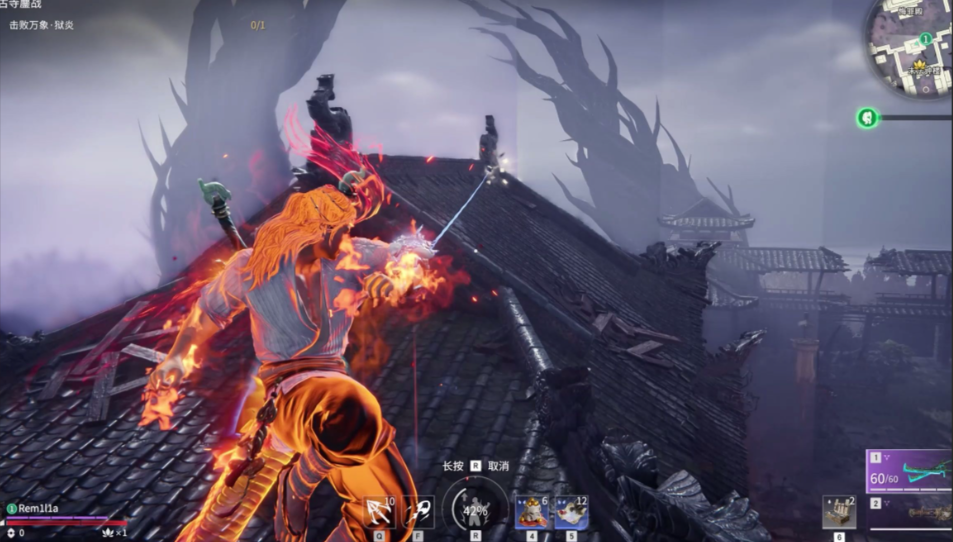Use the consumable in slot 5
This screenshot has height=542, width=953.
[571, 512]
